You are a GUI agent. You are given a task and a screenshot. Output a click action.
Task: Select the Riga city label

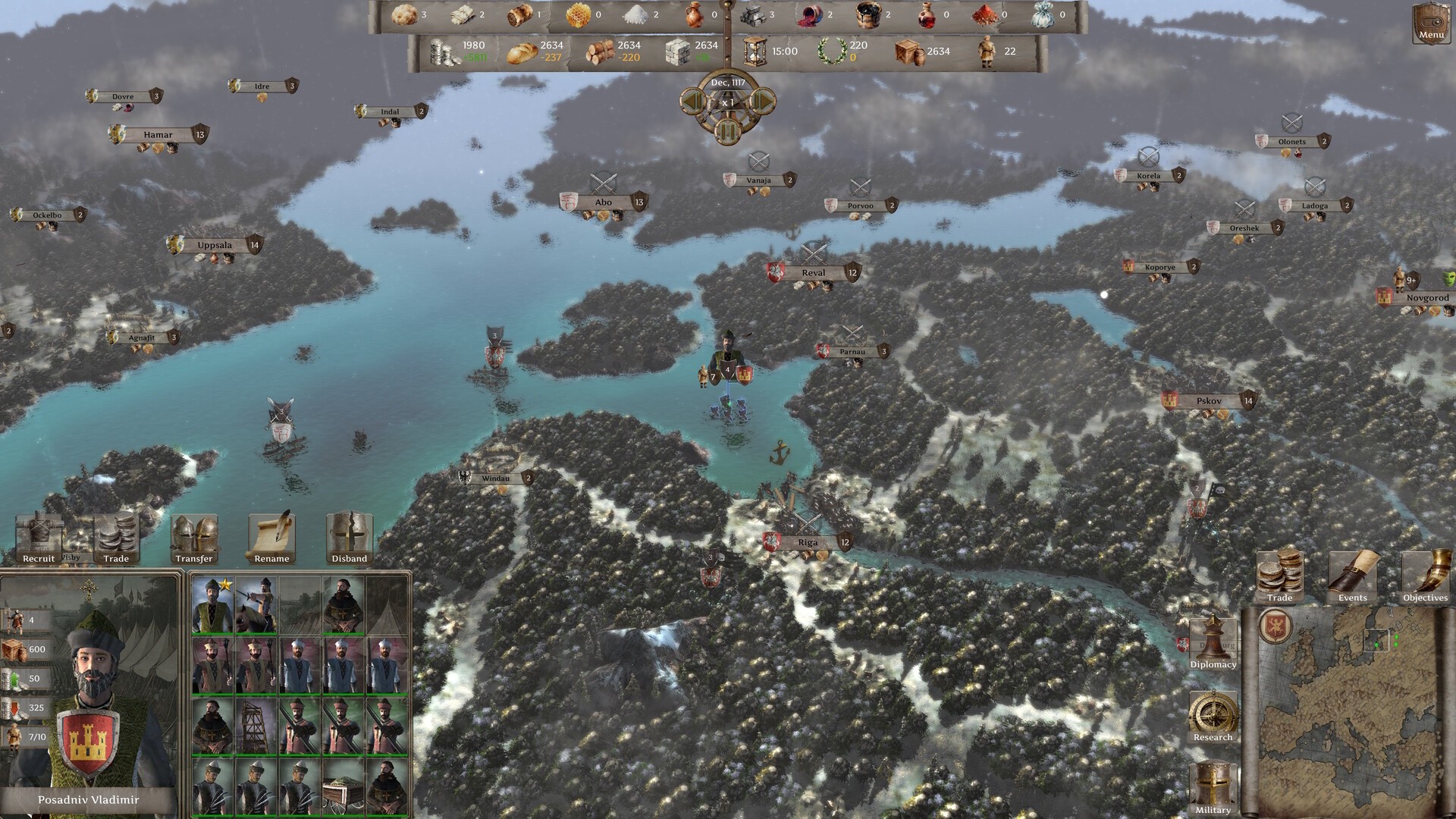(x=808, y=542)
